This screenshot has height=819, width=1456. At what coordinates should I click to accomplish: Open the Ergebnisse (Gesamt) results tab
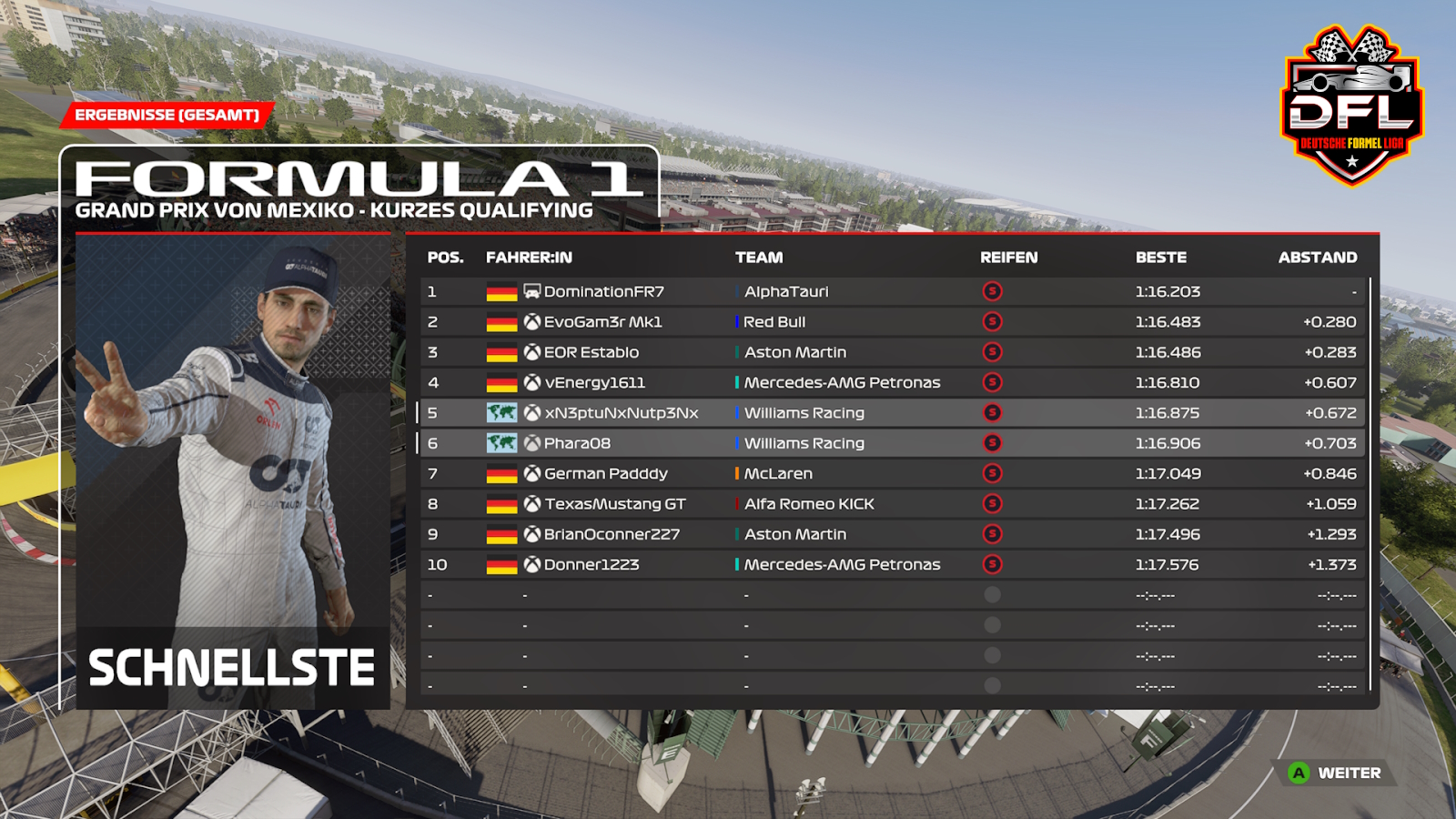tap(167, 115)
